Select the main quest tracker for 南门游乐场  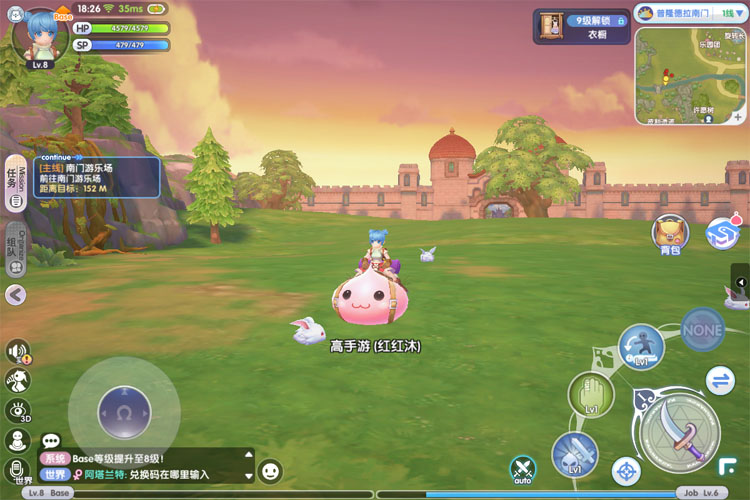(96, 178)
